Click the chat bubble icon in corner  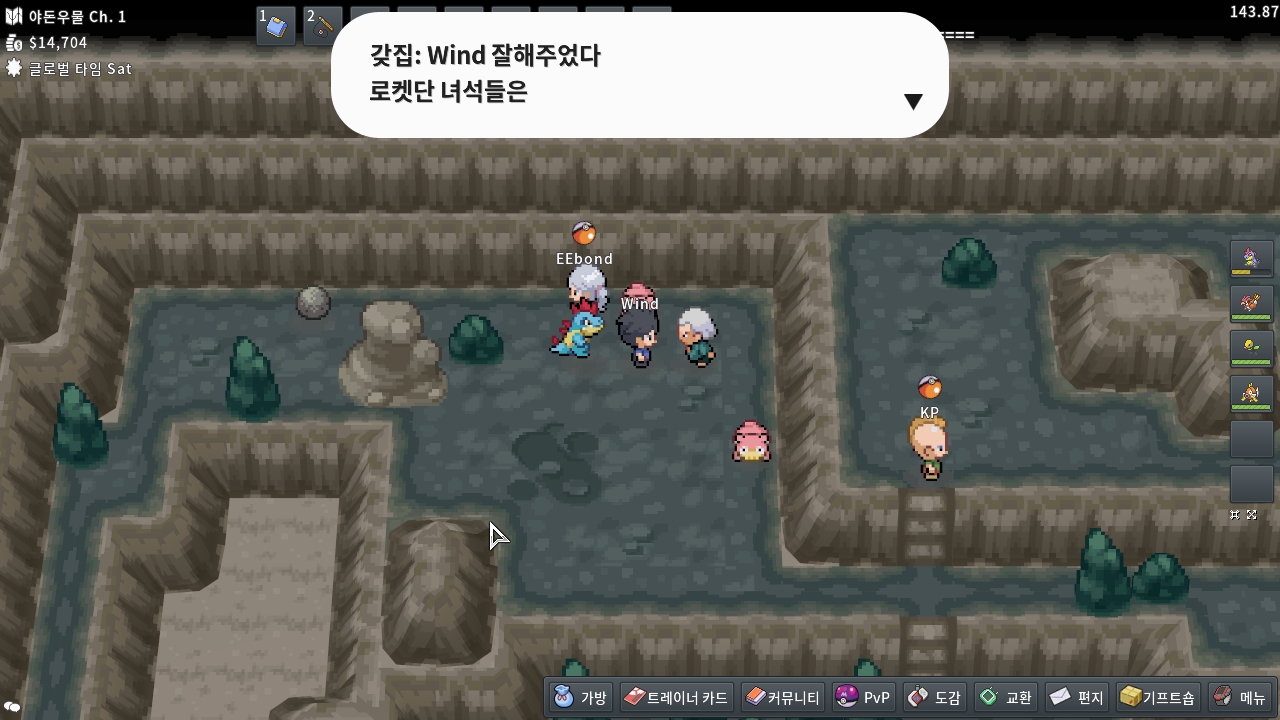[12, 707]
